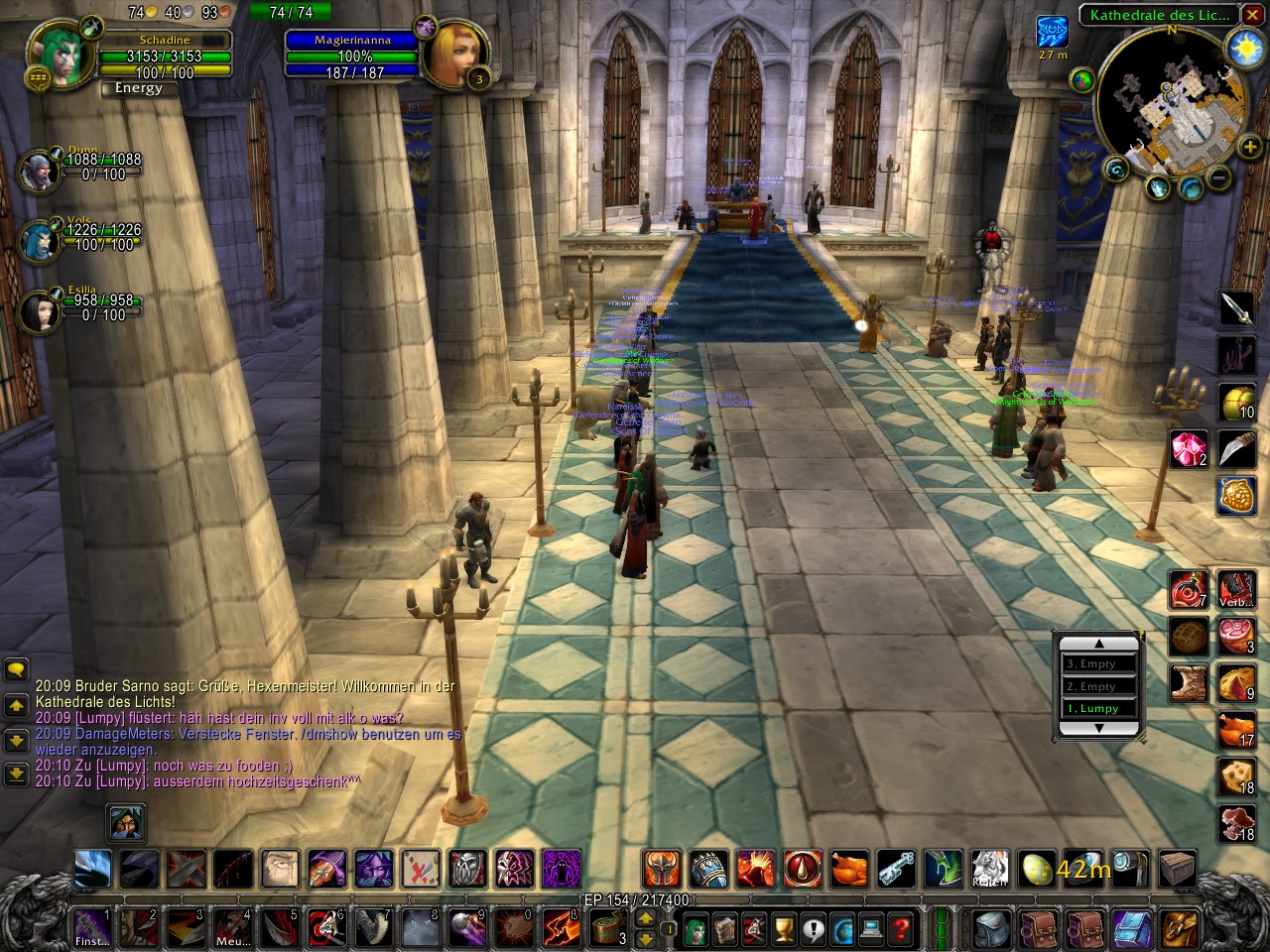Screen dimensions: 1270x952
Task: Click the down arrow on the Lumpy panel
Action: tap(1099, 726)
